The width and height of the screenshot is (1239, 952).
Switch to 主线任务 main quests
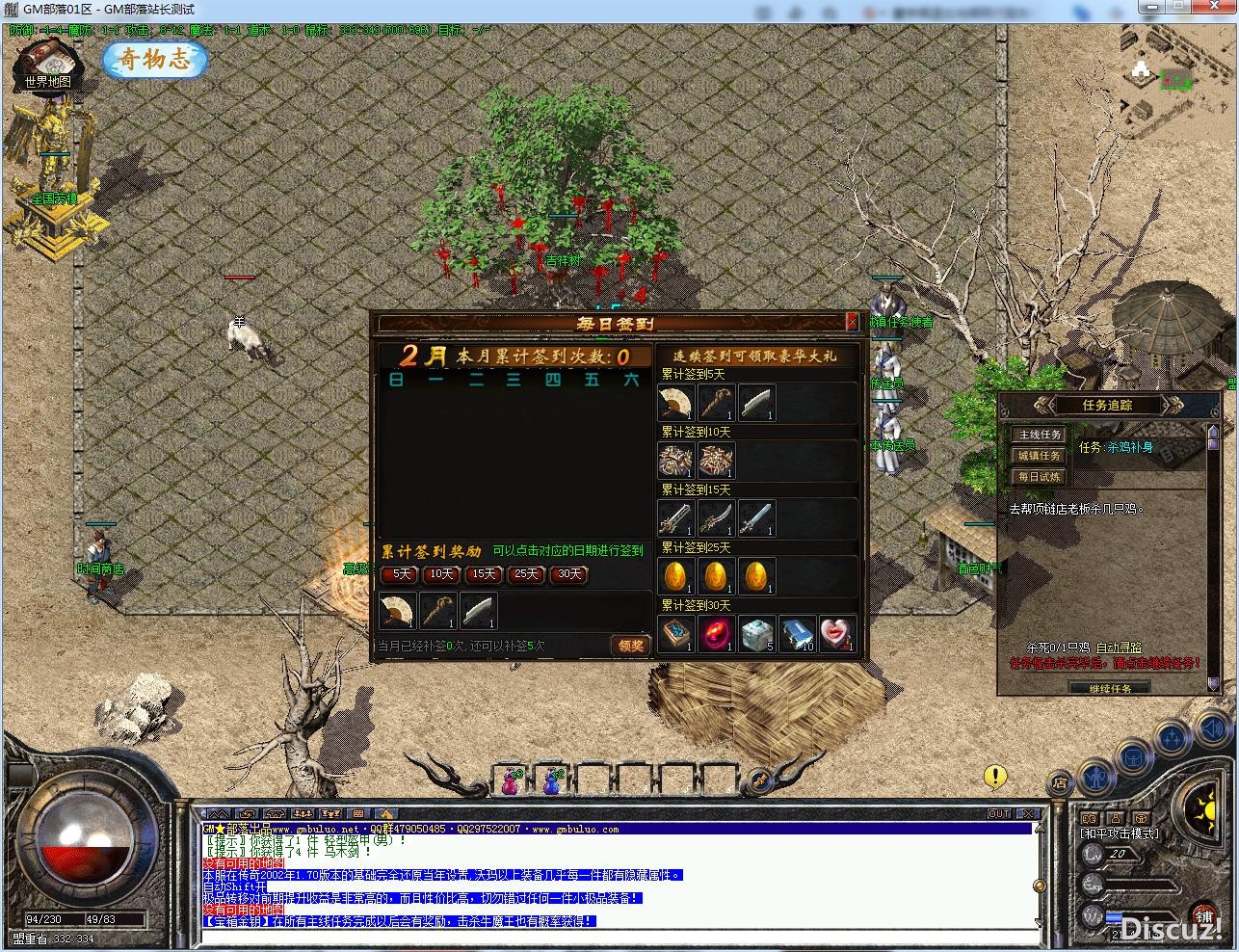1039,435
